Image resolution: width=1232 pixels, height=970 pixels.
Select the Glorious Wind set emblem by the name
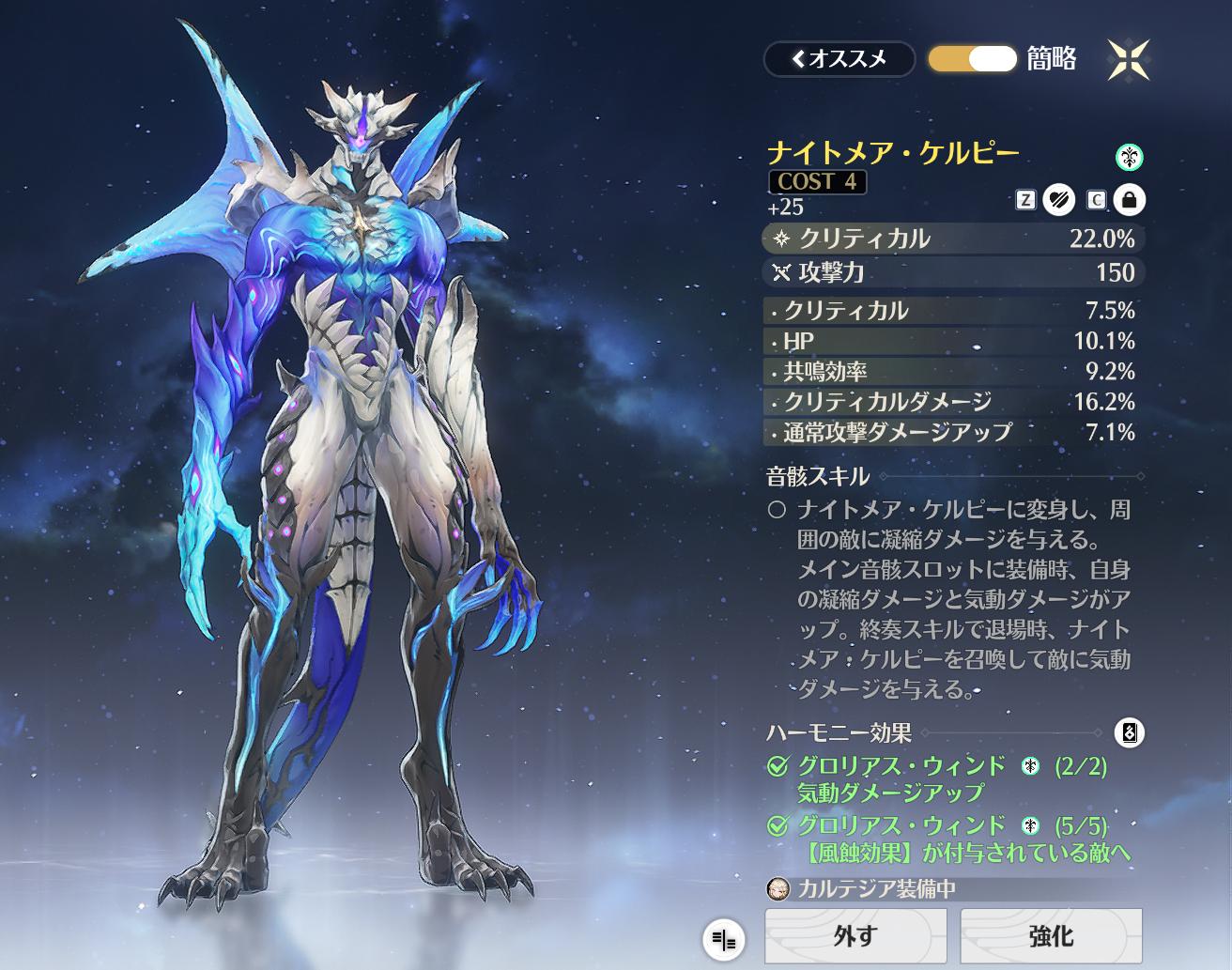[x=1130, y=157]
